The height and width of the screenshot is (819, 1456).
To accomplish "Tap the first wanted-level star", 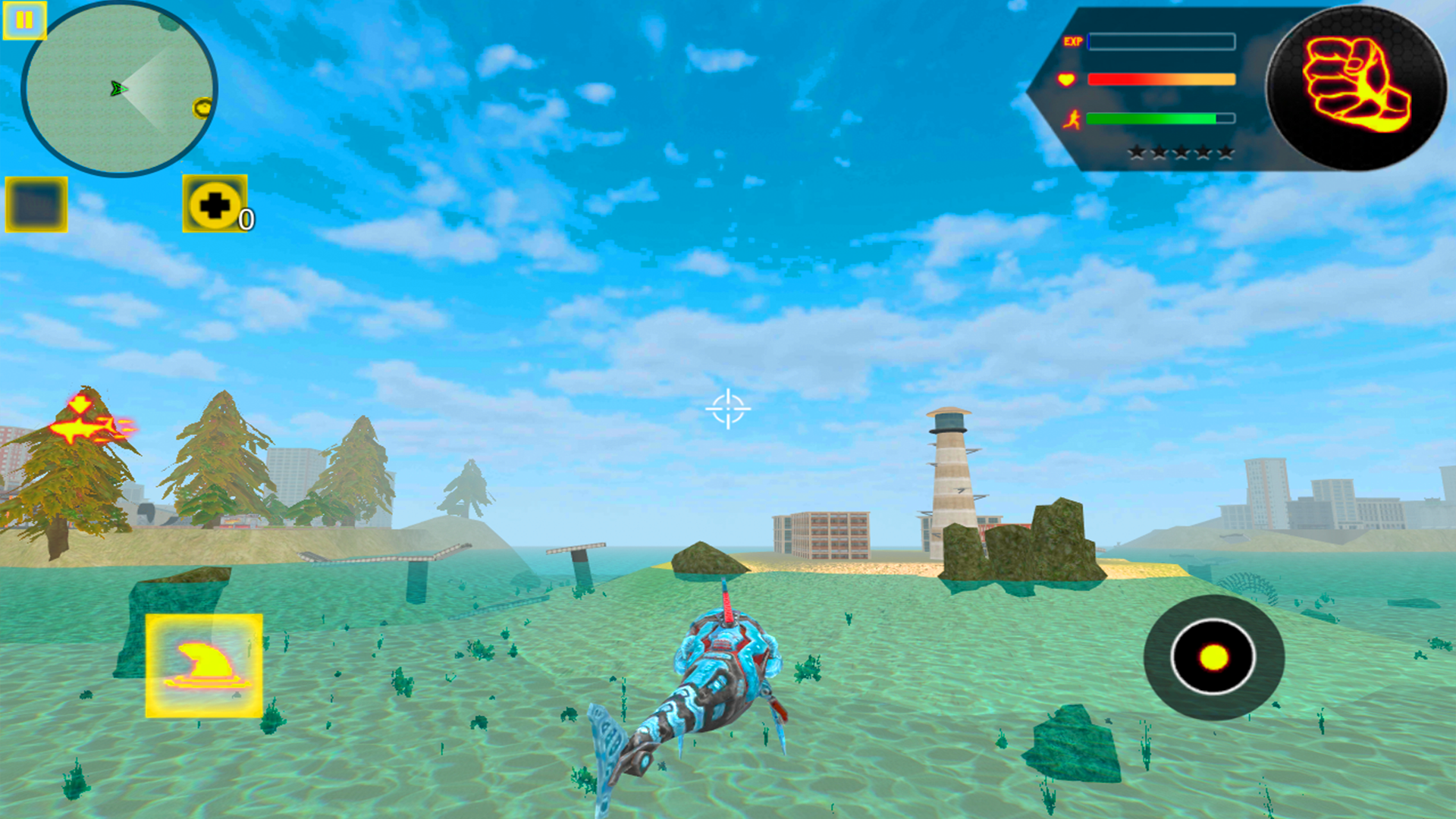I will [x=1137, y=152].
